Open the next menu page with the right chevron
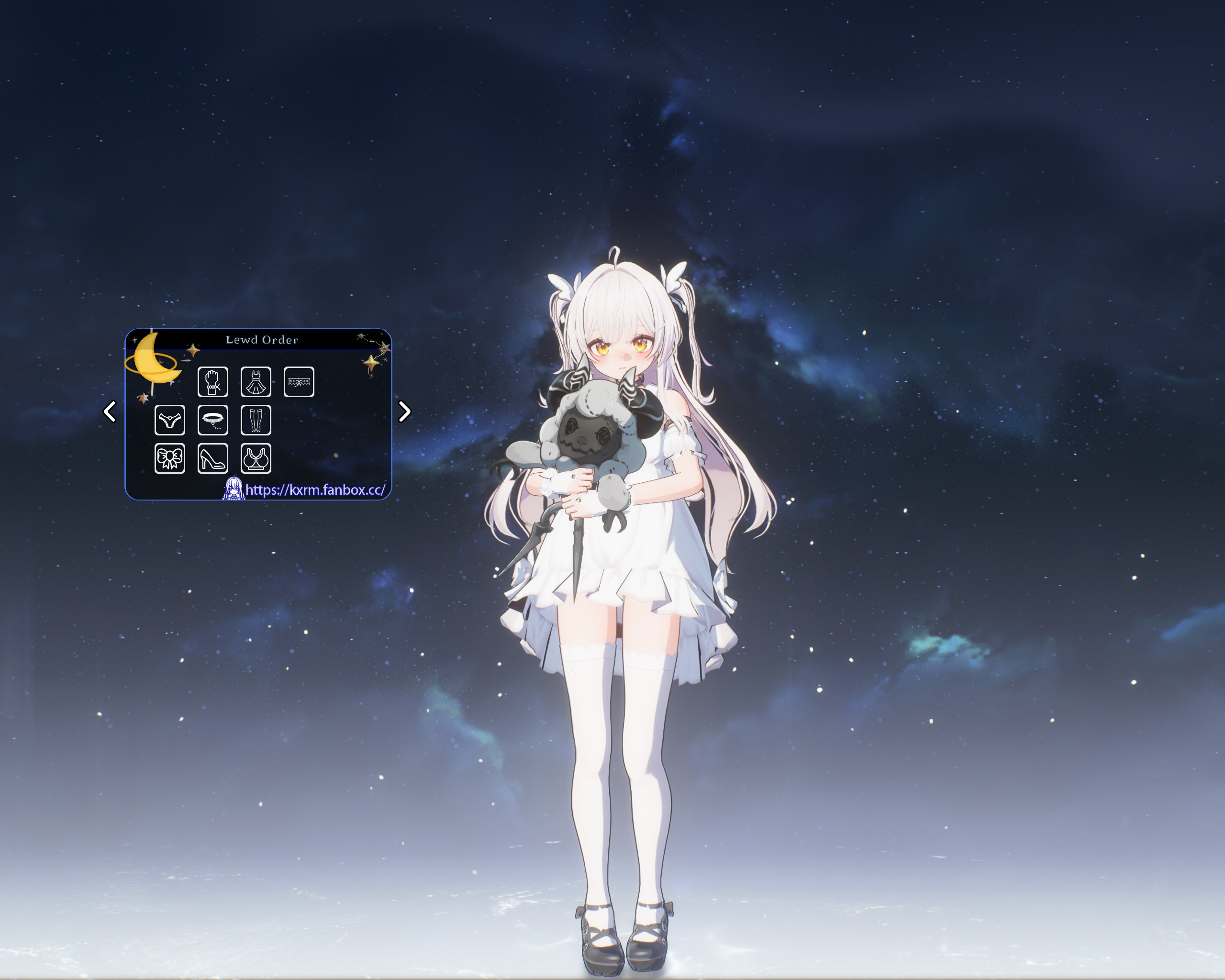The height and width of the screenshot is (980, 1225). pyautogui.click(x=404, y=412)
